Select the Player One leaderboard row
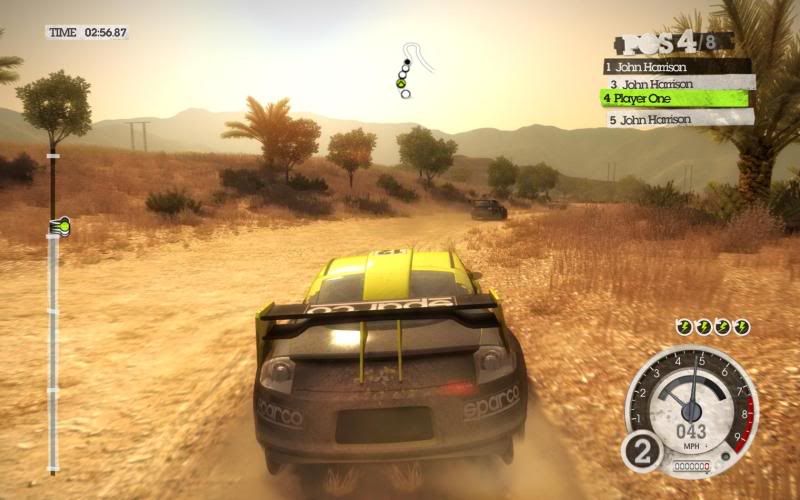800x500 pixels. click(x=674, y=99)
